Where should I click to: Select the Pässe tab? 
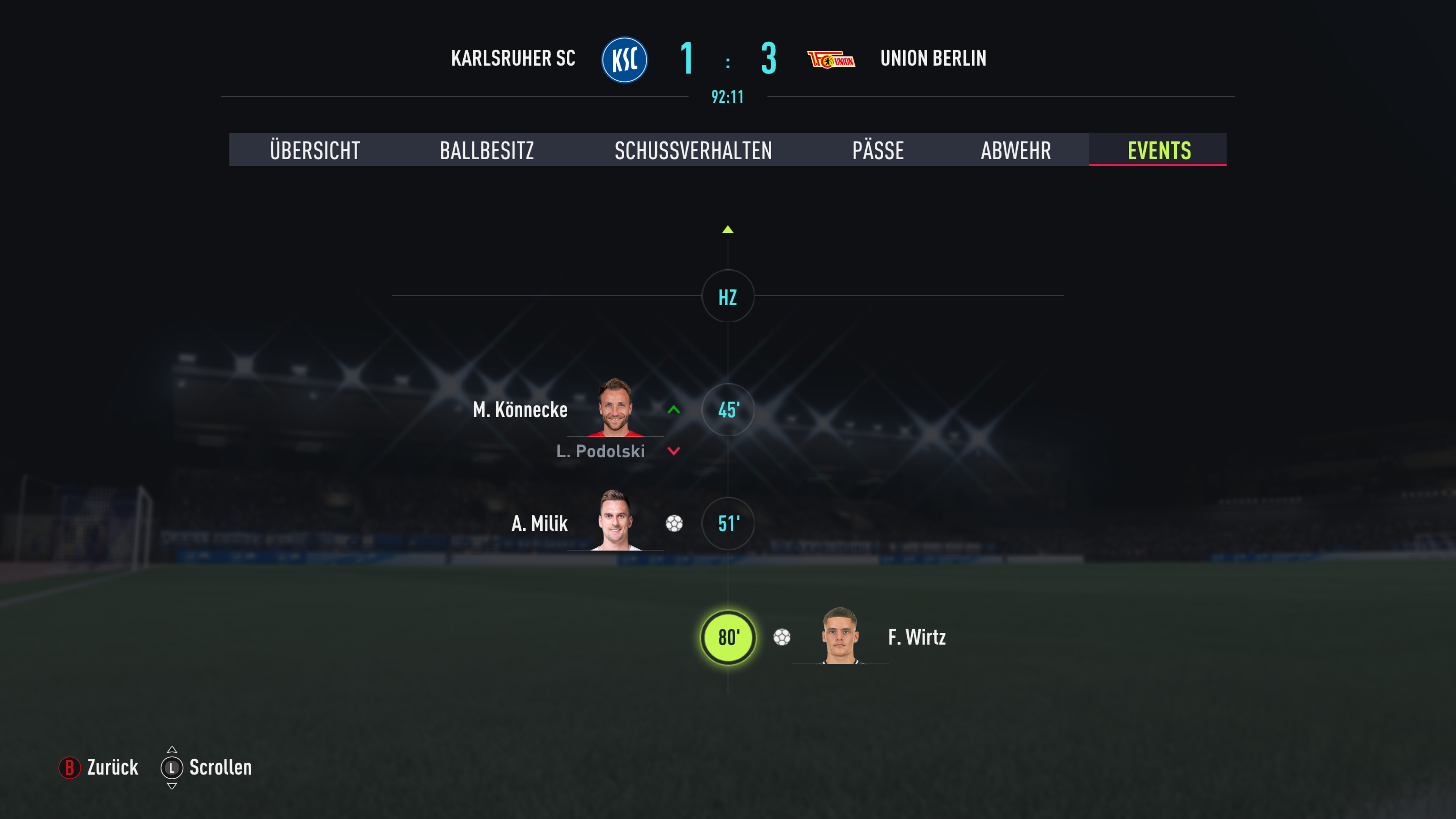(x=878, y=151)
